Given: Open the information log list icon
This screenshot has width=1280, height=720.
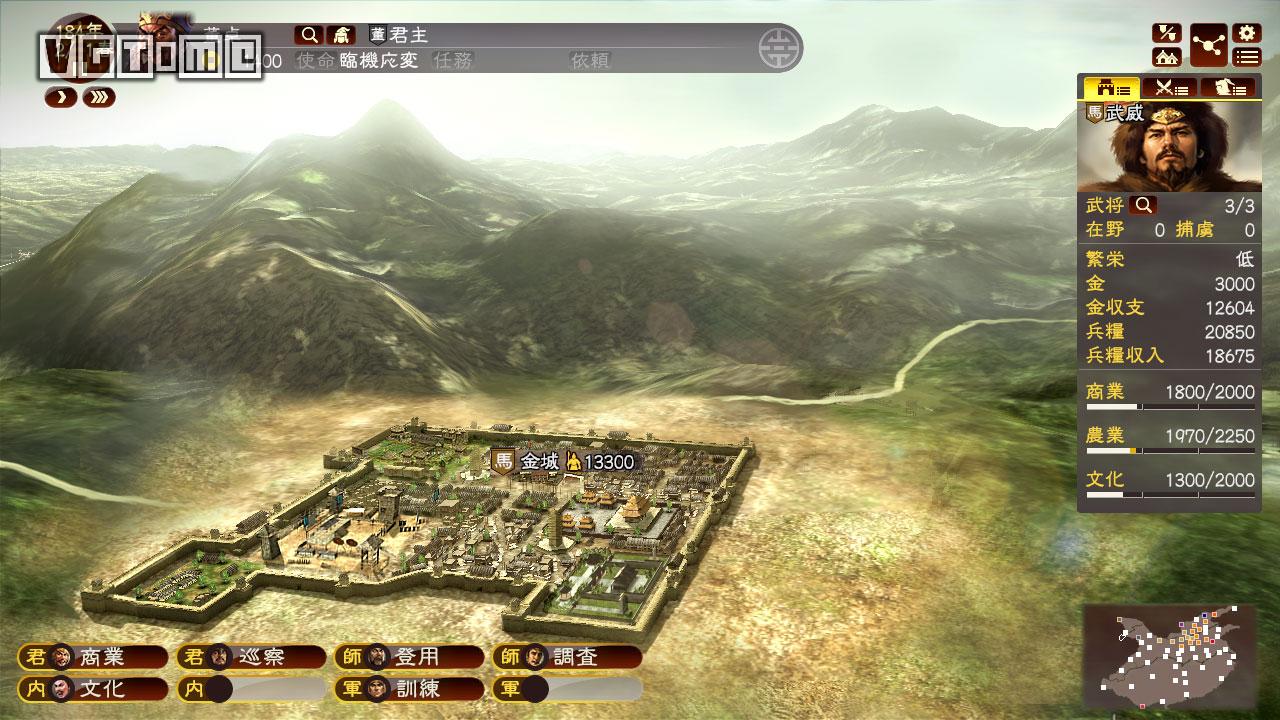Looking at the screenshot, I should click(x=1247, y=57).
